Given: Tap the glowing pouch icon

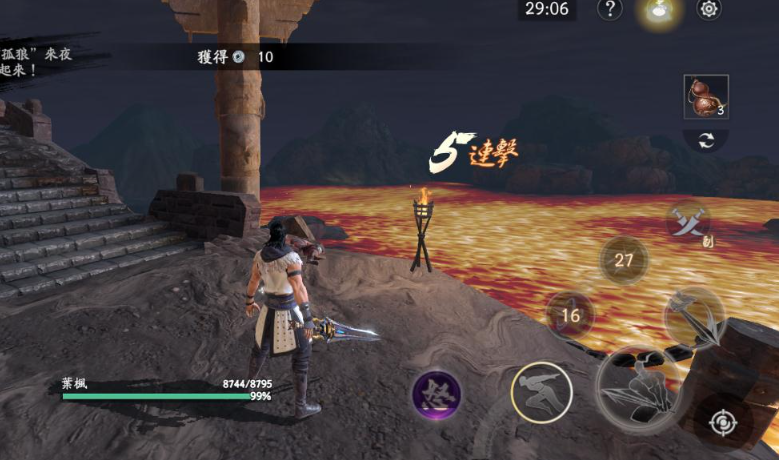Looking at the screenshot, I should pos(660,10).
